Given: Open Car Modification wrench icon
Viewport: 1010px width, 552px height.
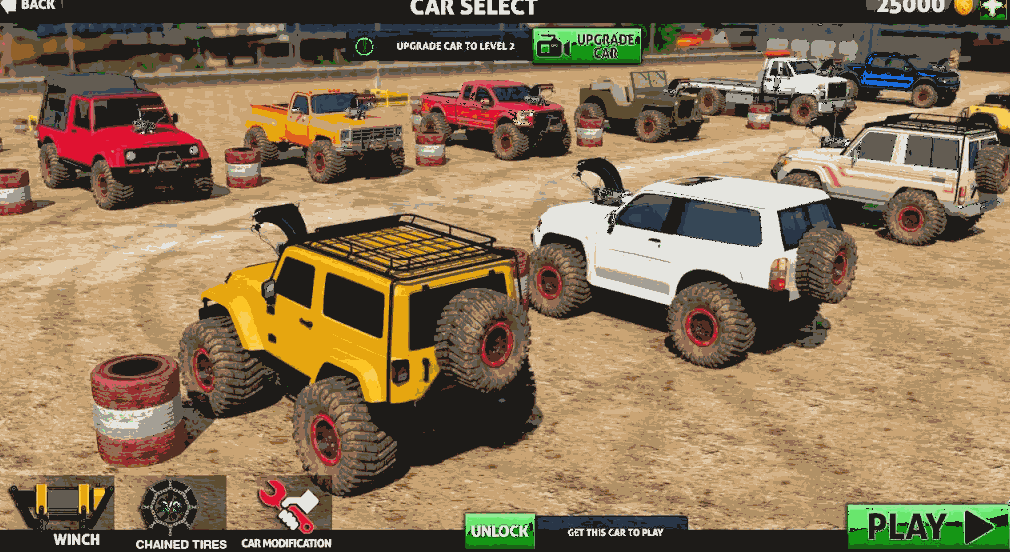Looking at the screenshot, I should (x=287, y=506).
